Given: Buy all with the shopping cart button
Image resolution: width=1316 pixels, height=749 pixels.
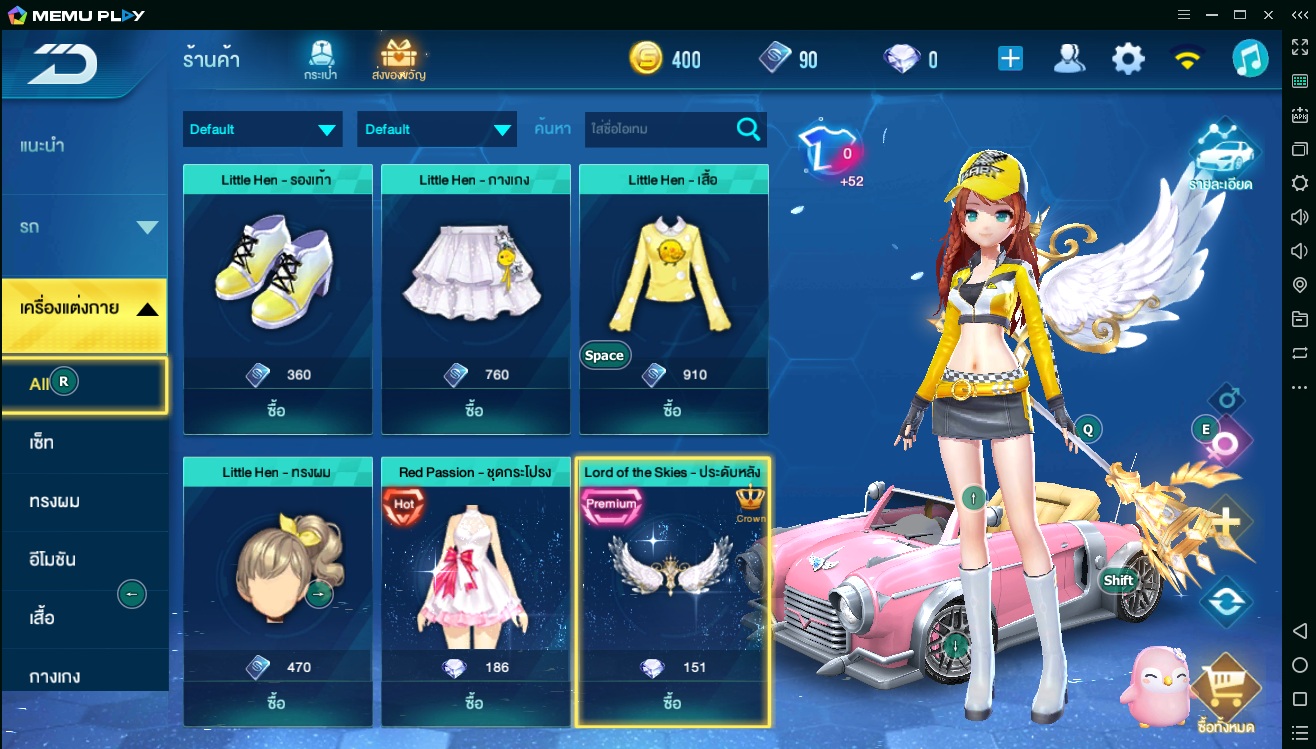Looking at the screenshot, I should pyautogui.click(x=1225, y=695).
